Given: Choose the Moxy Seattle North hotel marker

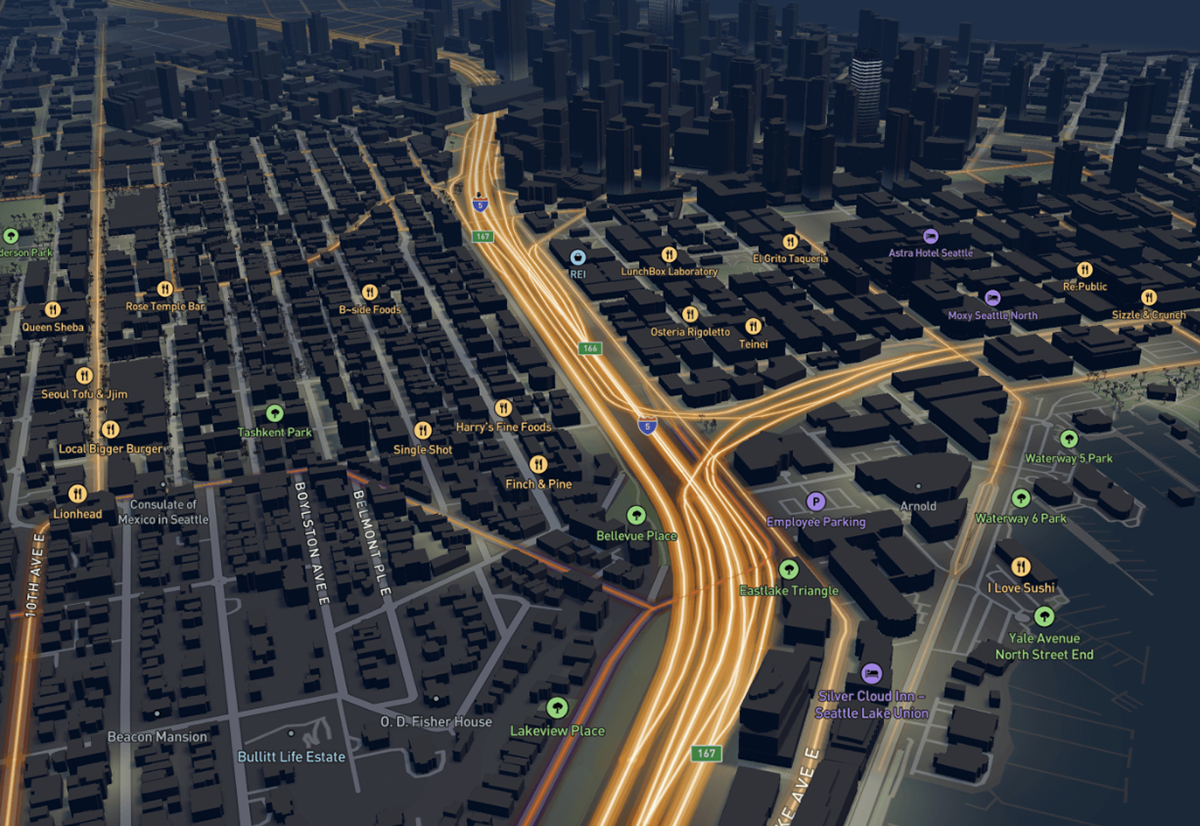Looking at the screenshot, I should pos(992,298).
